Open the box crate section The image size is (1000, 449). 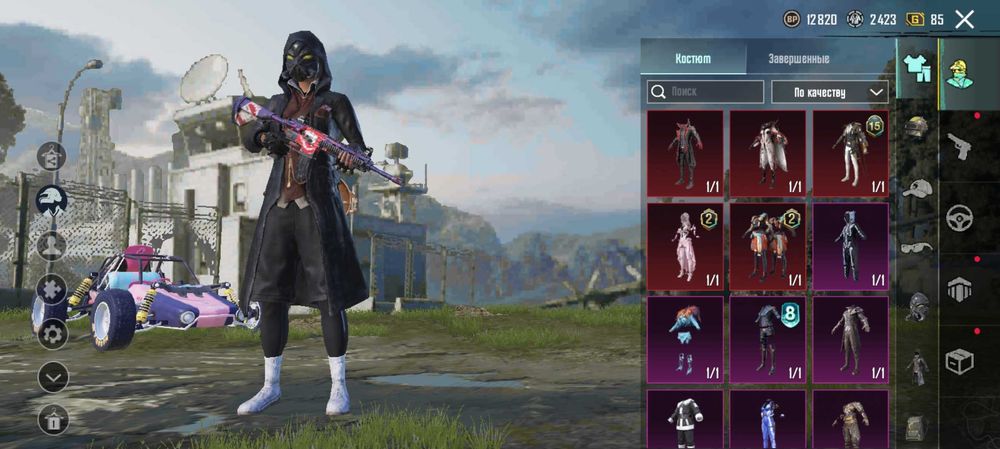960,361
